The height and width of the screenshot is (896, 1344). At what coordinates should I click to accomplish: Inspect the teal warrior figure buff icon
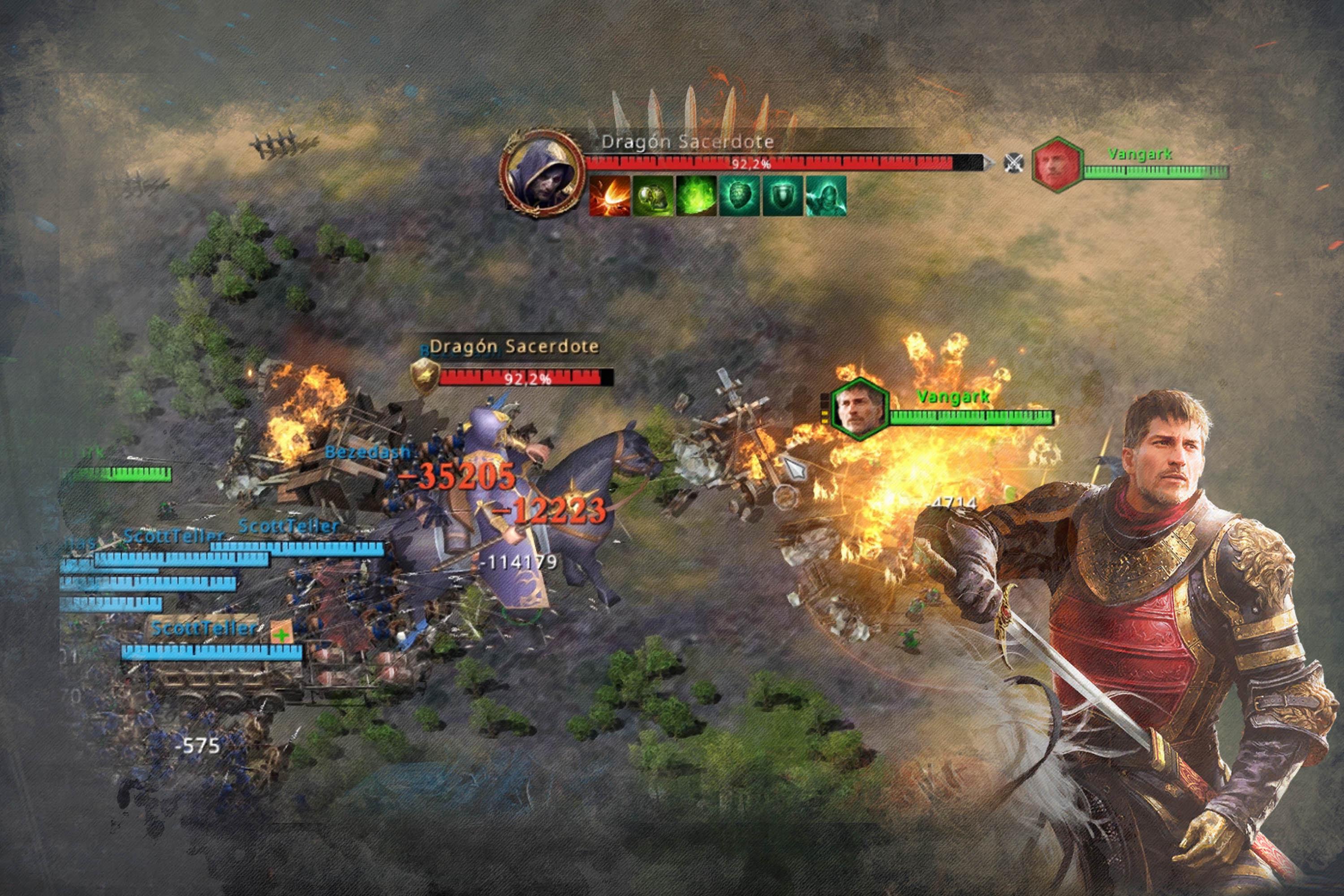(826, 195)
